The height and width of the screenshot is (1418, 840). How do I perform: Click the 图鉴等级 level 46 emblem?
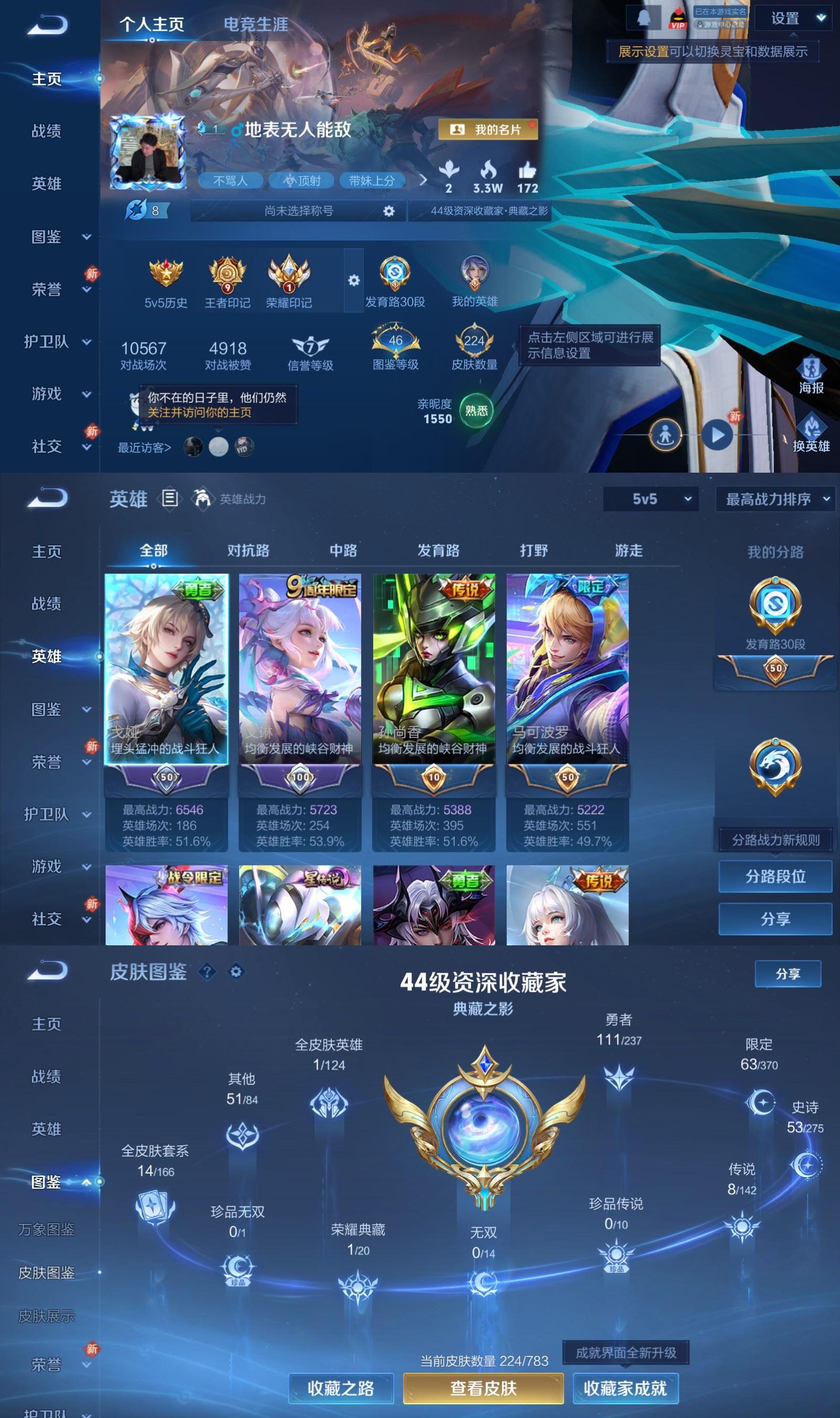pos(395,340)
